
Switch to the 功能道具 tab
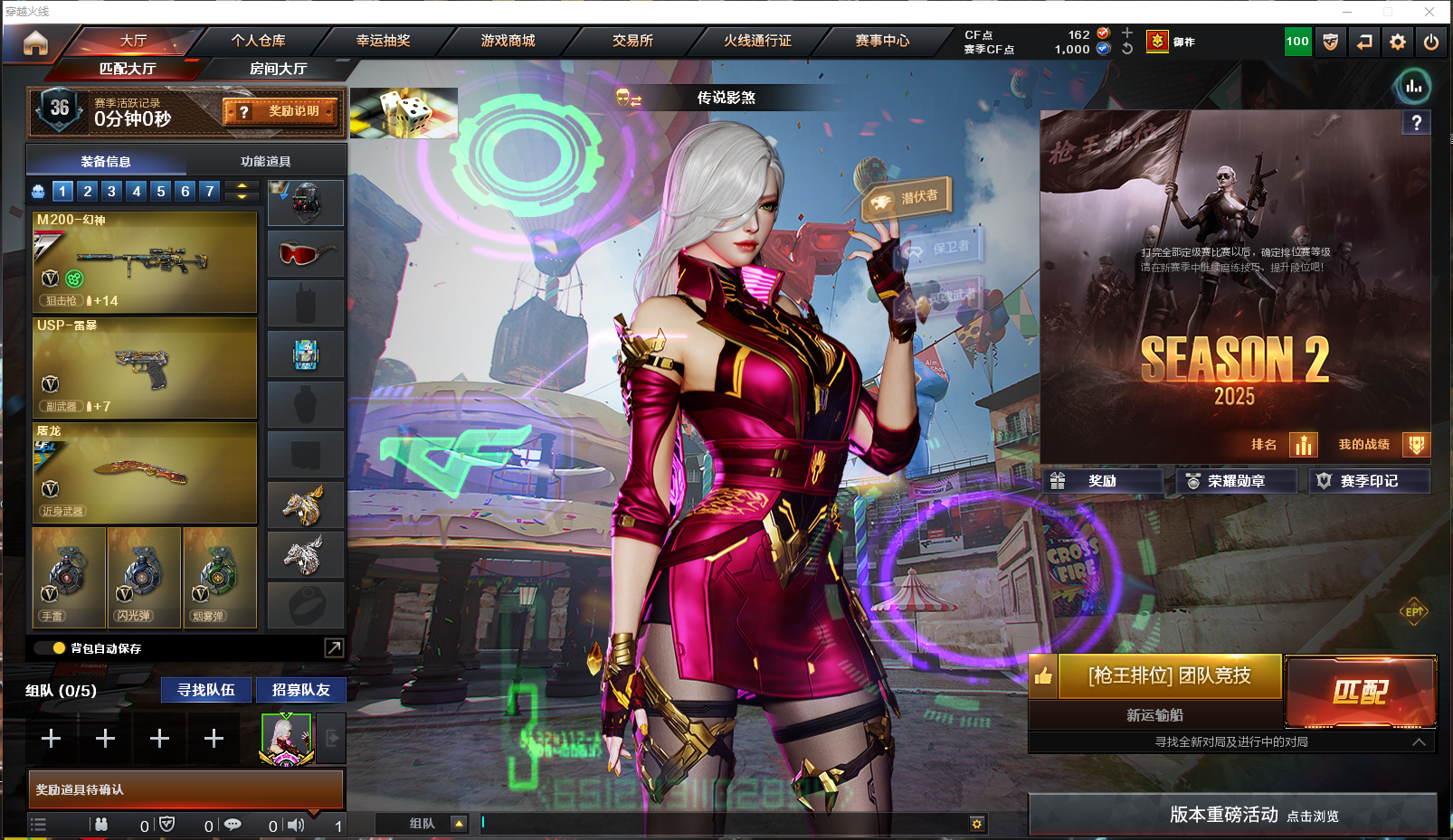265,162
